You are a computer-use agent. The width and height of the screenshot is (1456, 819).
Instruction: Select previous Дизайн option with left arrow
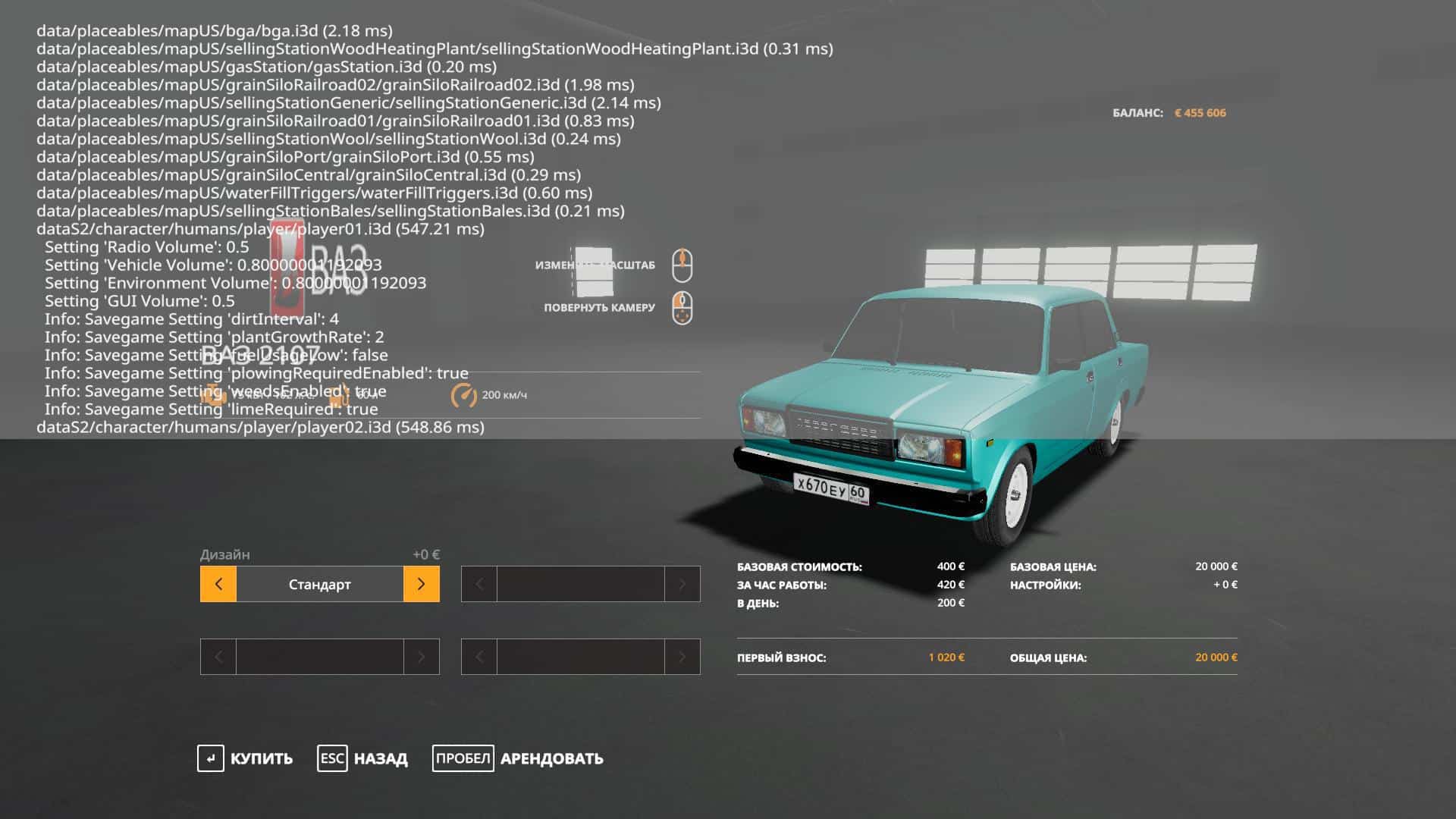(x=218, y=584)
